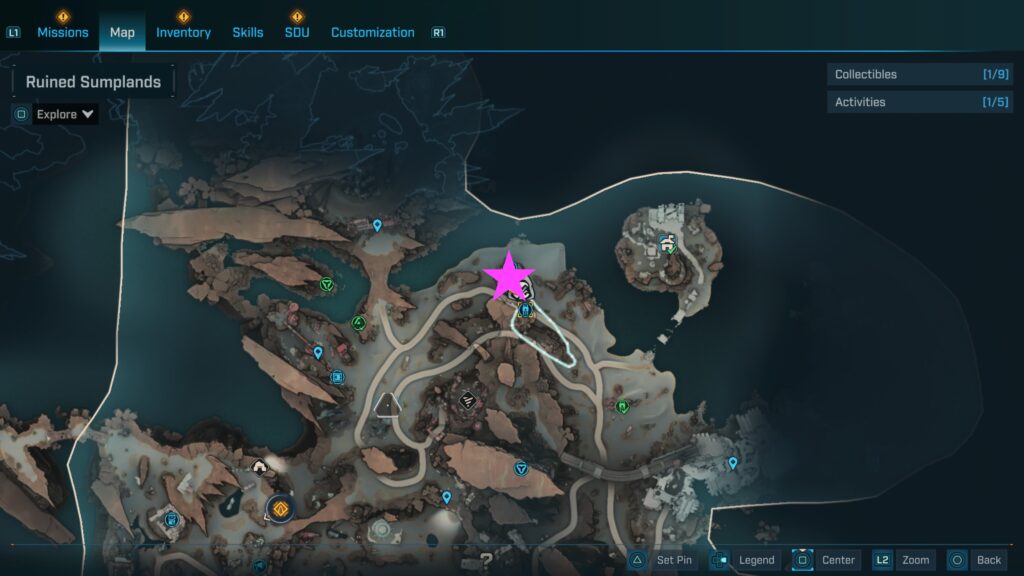Open the Missions tab
The width and height of the screenshot is (1024, 576).
tap(63, 32)
